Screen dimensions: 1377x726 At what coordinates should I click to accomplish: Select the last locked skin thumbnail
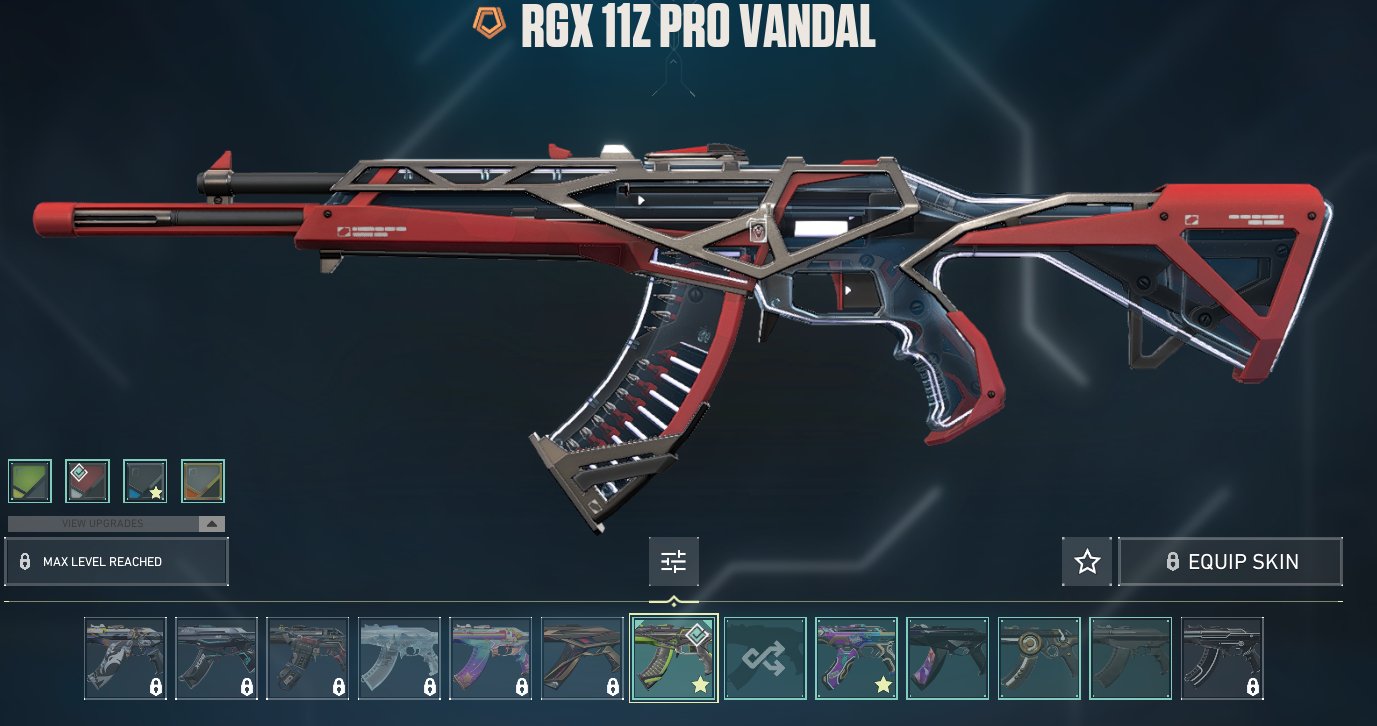[x=1222, y=658]
